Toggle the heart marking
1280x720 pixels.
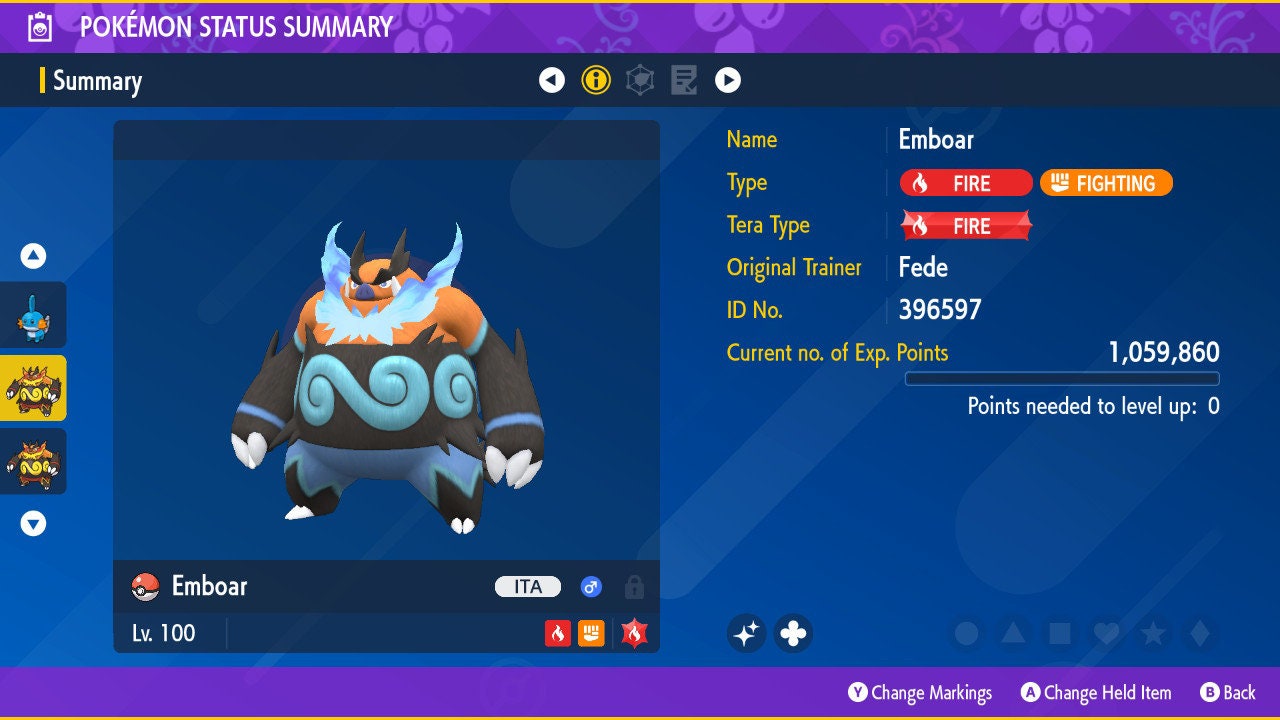(1106, 633)
